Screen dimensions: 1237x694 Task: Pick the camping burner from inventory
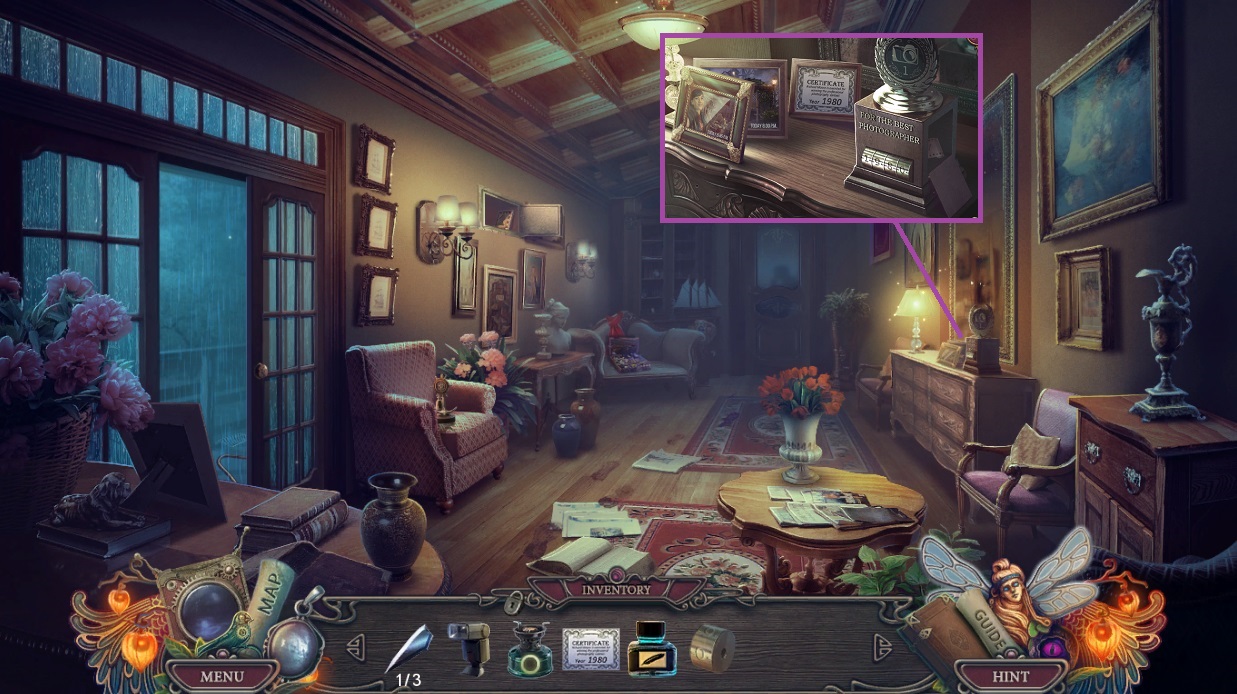click(x=529, y=649)
